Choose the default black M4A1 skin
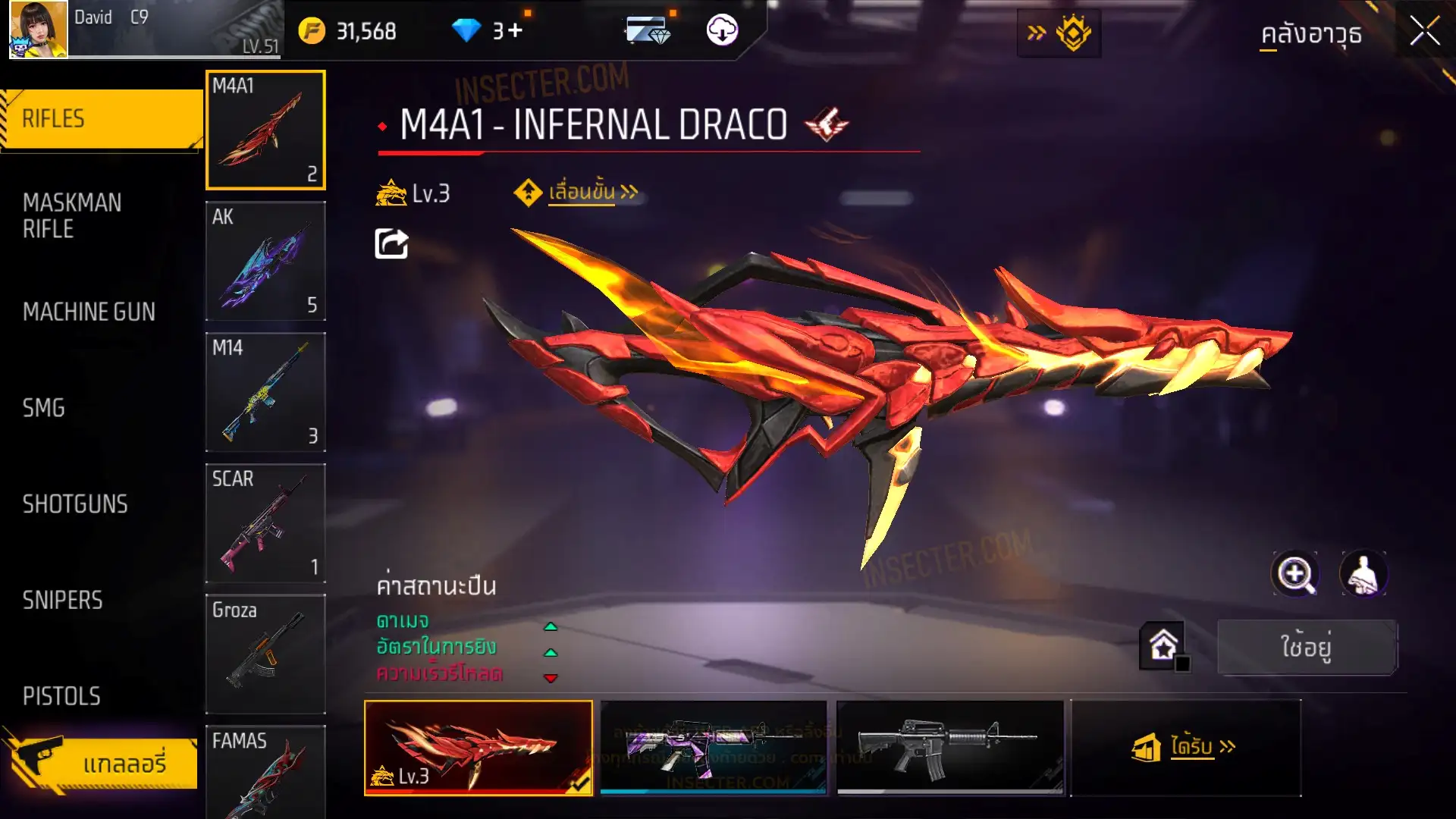1456x819 pixels. (x=949, y=747)
